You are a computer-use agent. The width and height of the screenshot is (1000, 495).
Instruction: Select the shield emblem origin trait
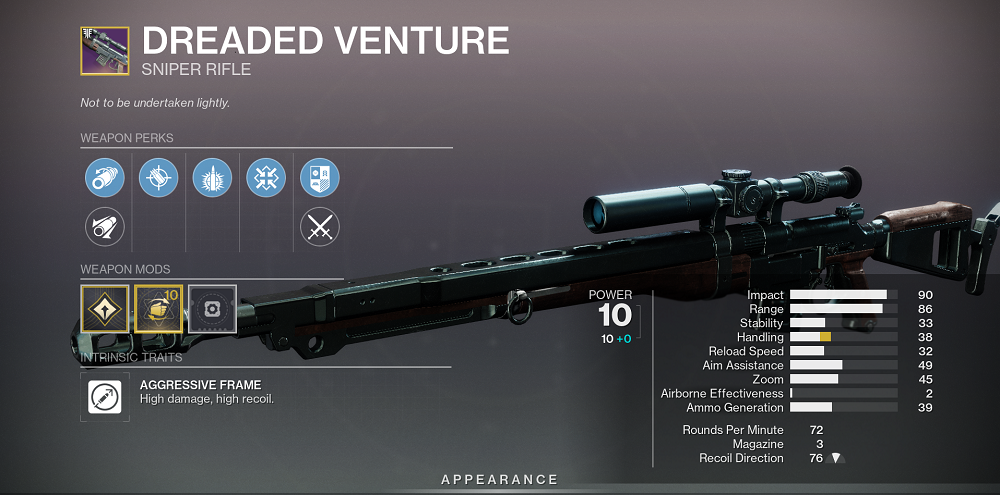click(x=320, y=178)
